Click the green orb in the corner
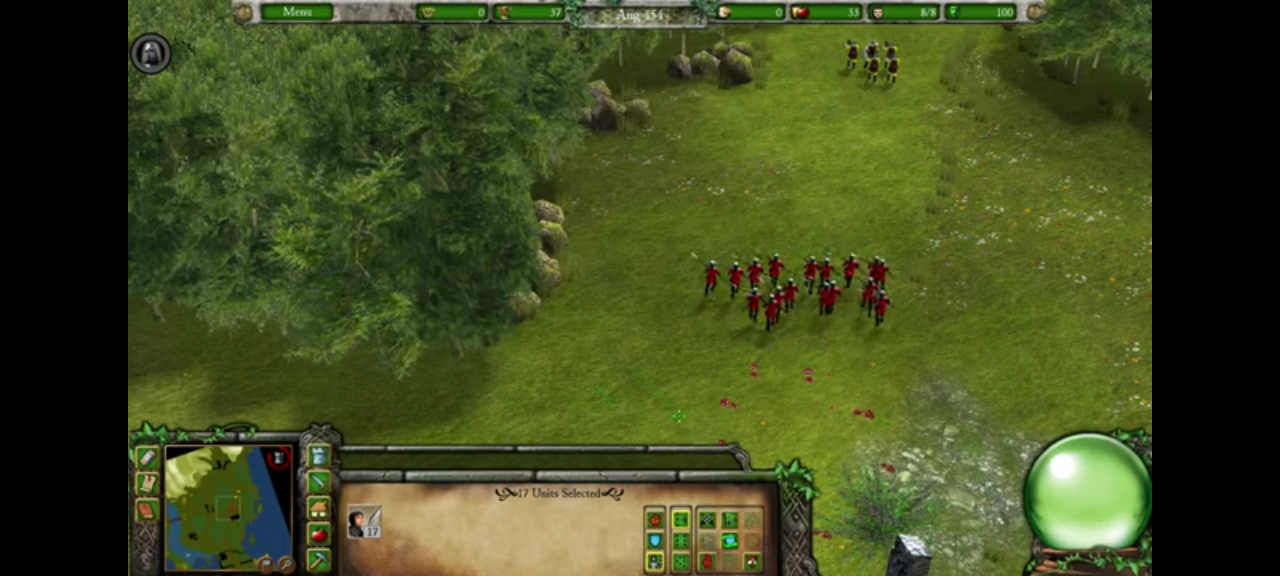 pos(1086,492)
